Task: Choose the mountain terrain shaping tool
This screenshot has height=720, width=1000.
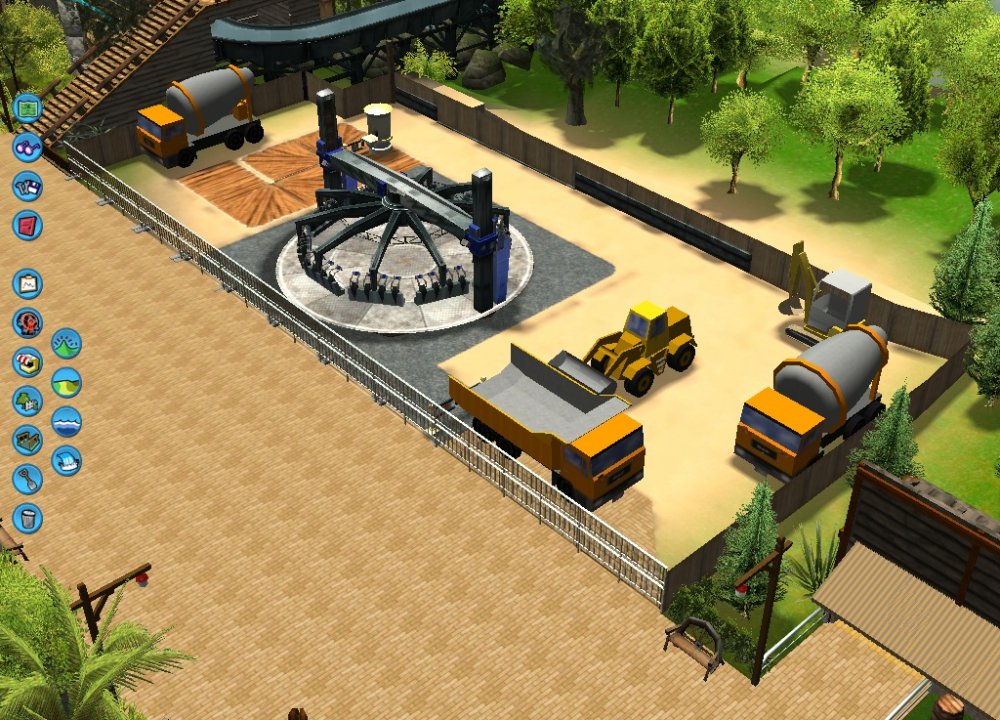Action: pos(66,343)
